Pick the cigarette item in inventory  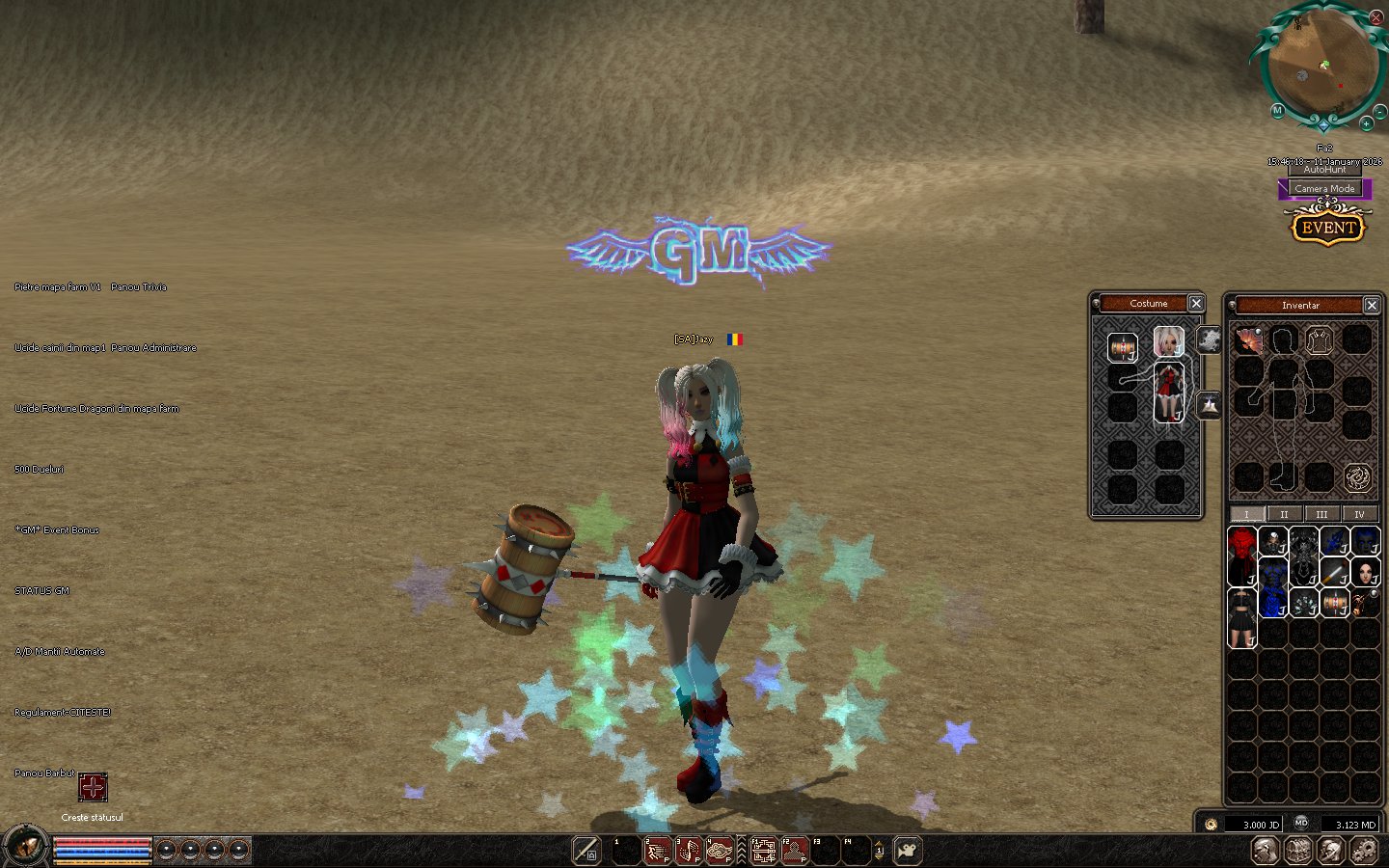pyautogui.click(x=1334, y=573)
